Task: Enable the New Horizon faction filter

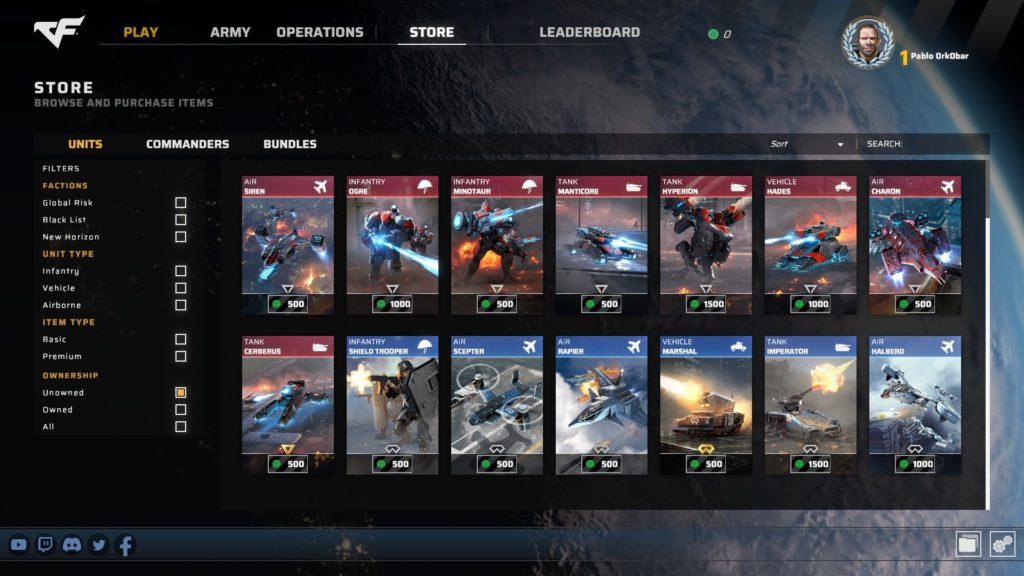Action: [181, 237]
